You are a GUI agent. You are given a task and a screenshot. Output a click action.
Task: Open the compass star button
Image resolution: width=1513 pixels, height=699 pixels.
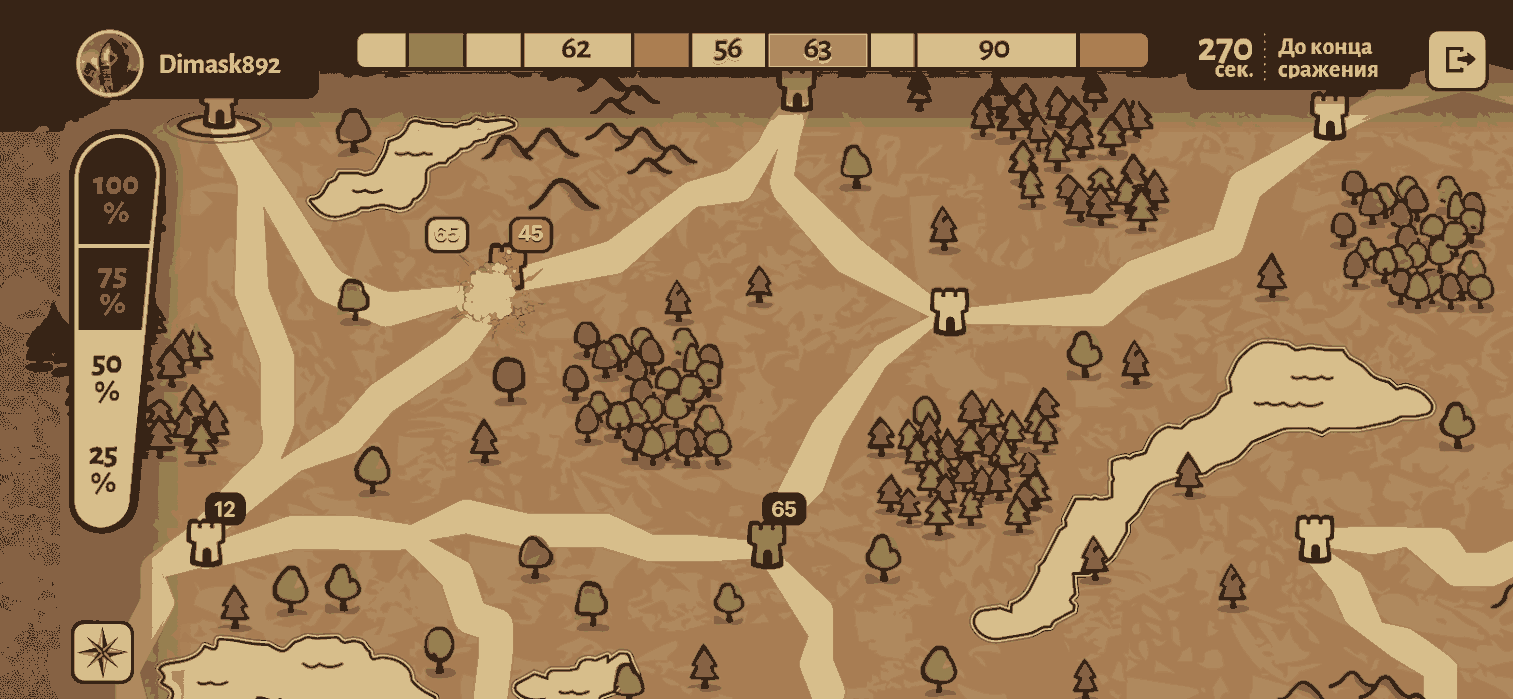[x=102, y=653]
